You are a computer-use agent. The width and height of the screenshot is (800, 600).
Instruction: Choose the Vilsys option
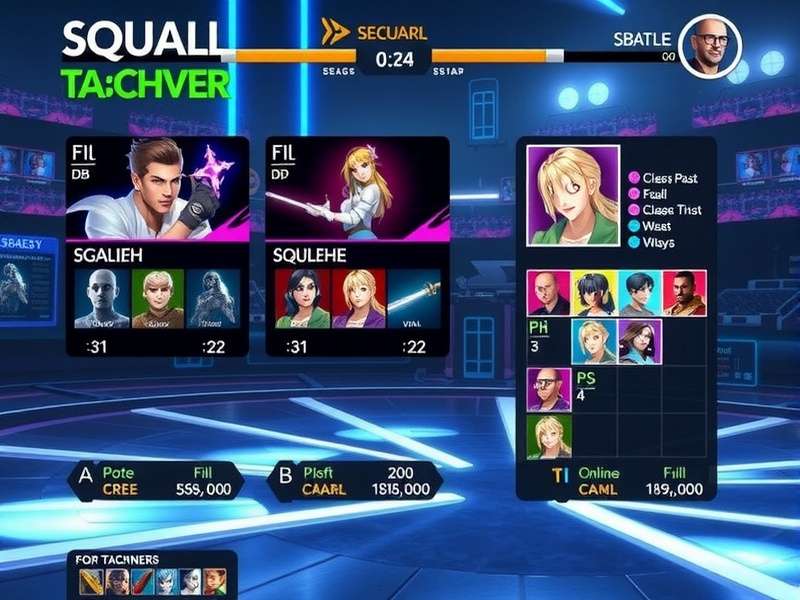tap(657, 242)
